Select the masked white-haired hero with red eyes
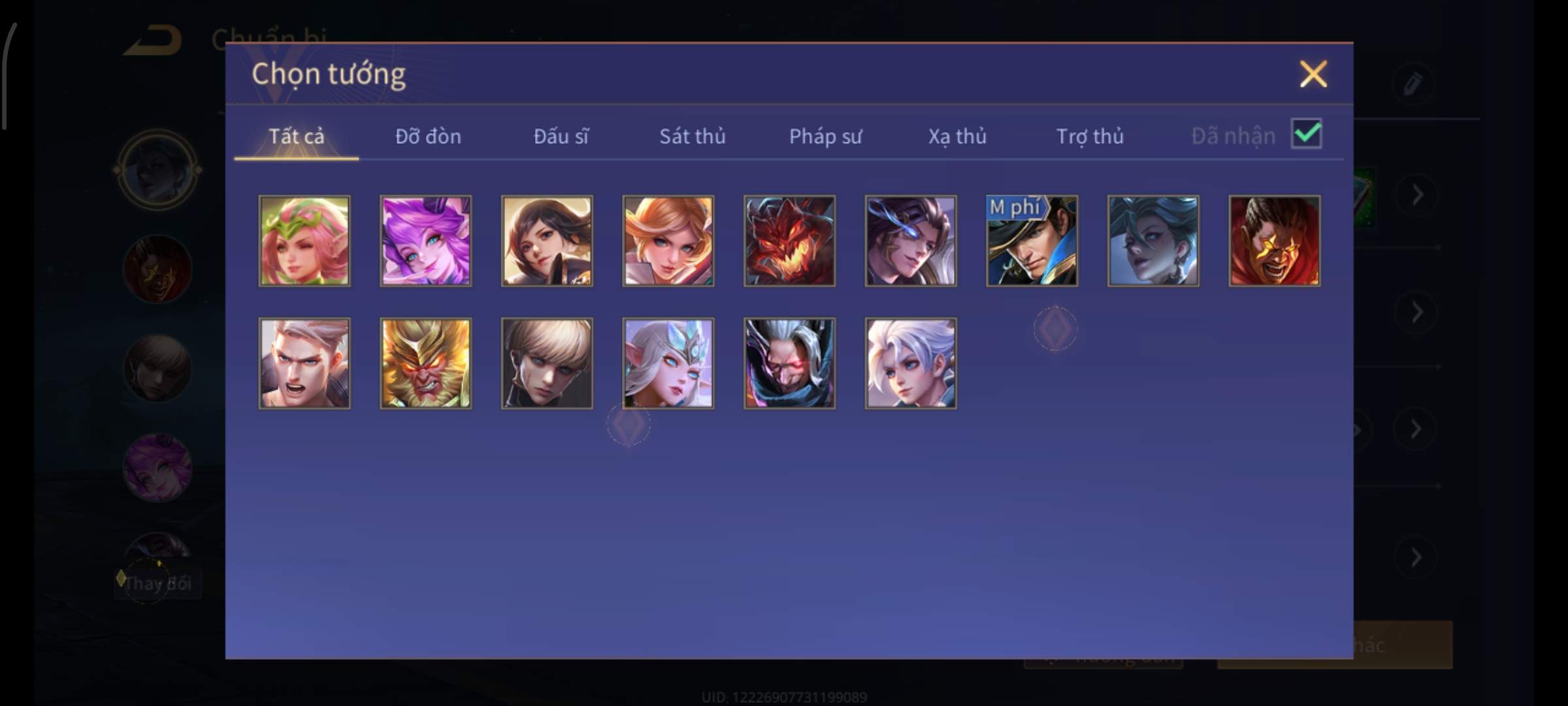The image size is (1568, 706). (x=789, y=363)
